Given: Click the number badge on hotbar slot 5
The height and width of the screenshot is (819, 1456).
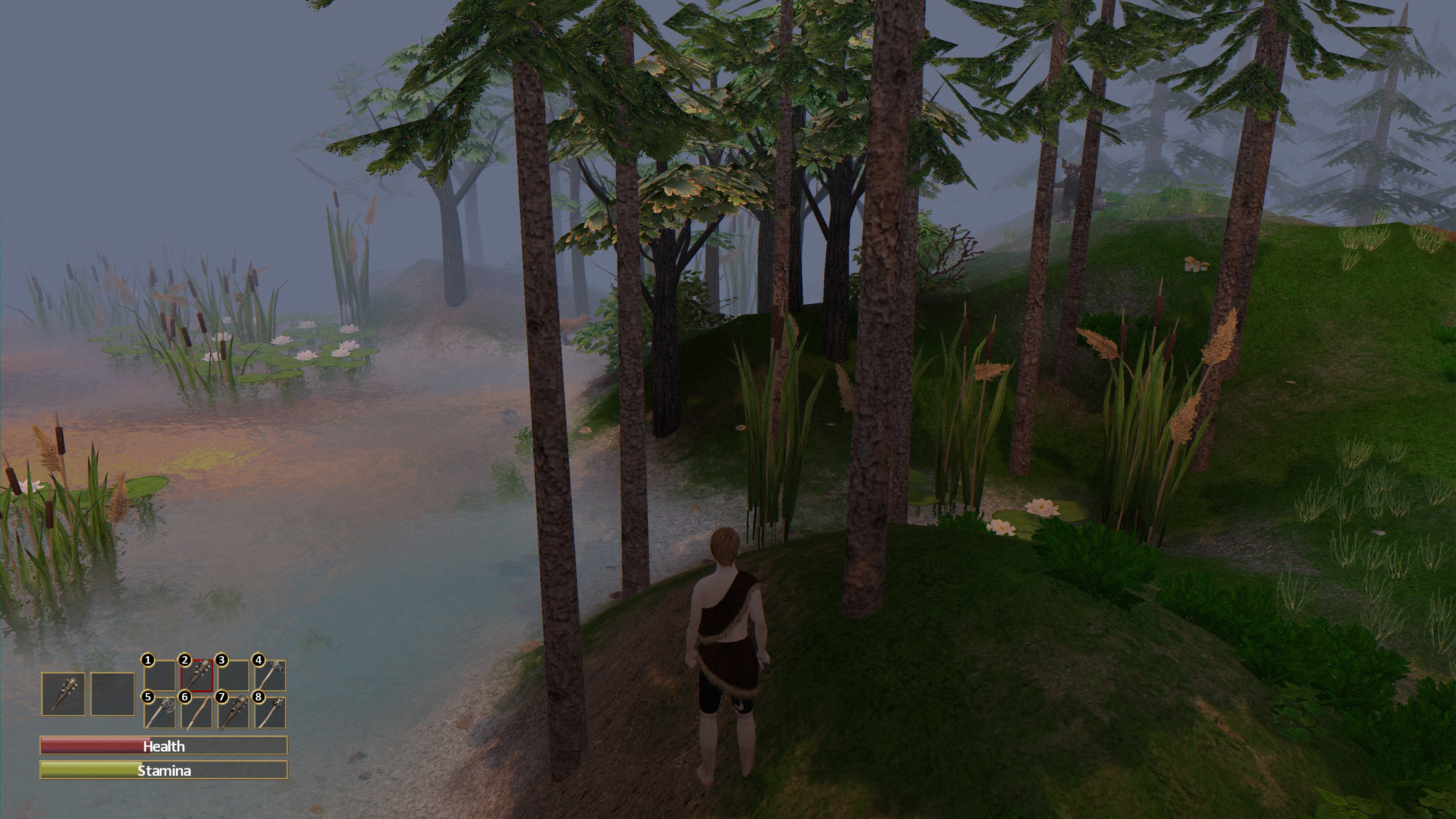Looking at the screenshot, I should [x=148, y=698].
